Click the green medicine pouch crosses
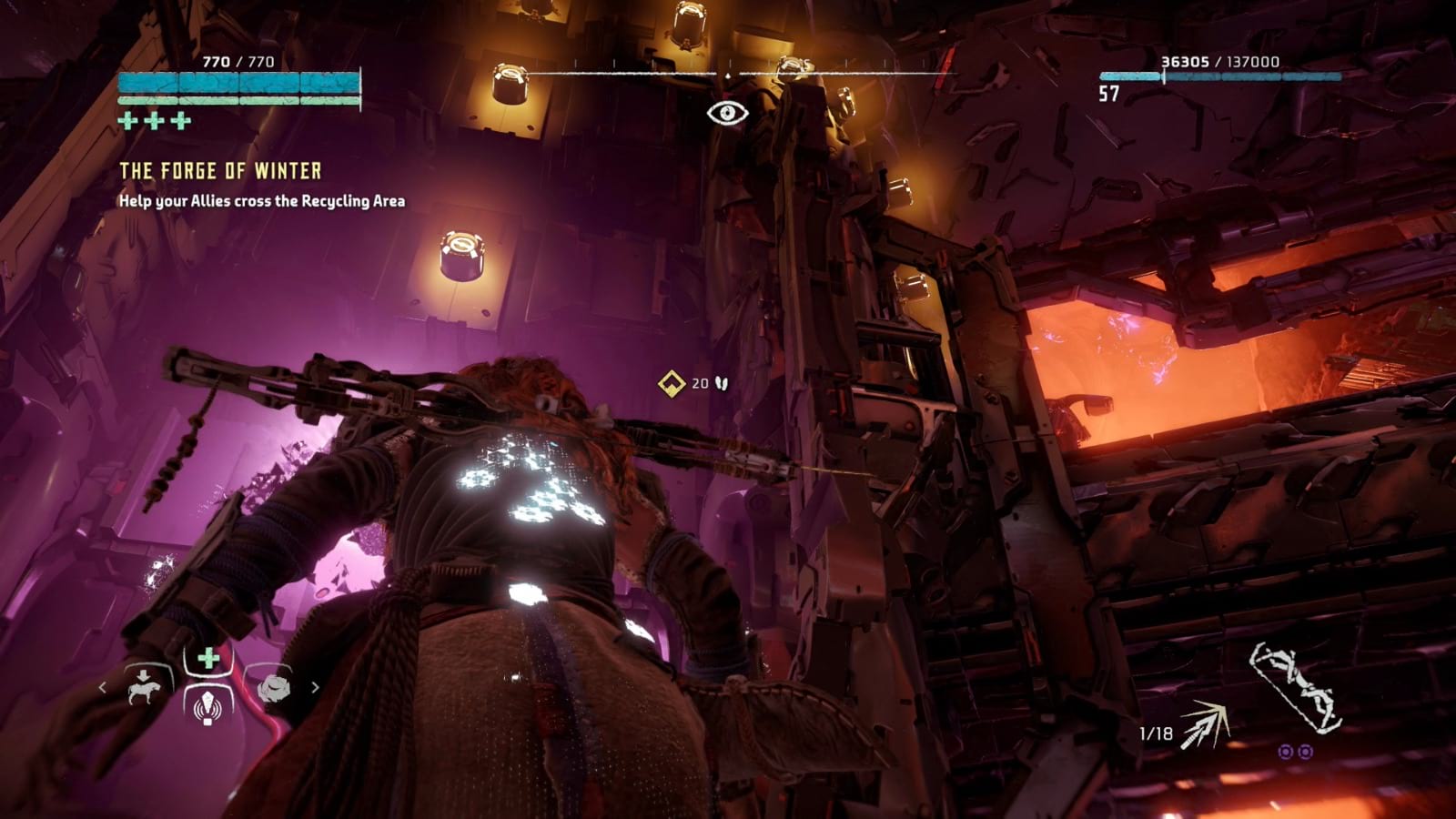 [x=155, y=120]
